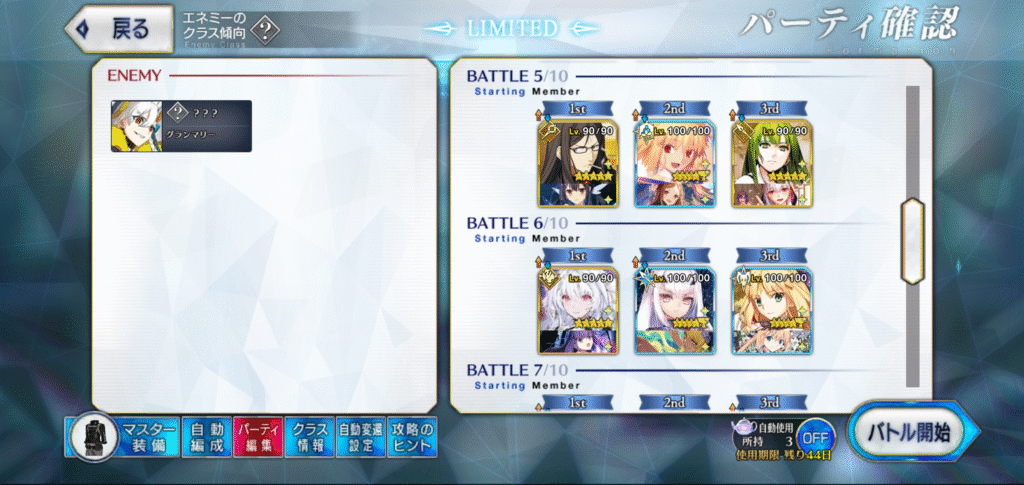Open マスター装備 menu
Image resolution: width=1024 pixels, height=485 pixels.
coord(124,437)
